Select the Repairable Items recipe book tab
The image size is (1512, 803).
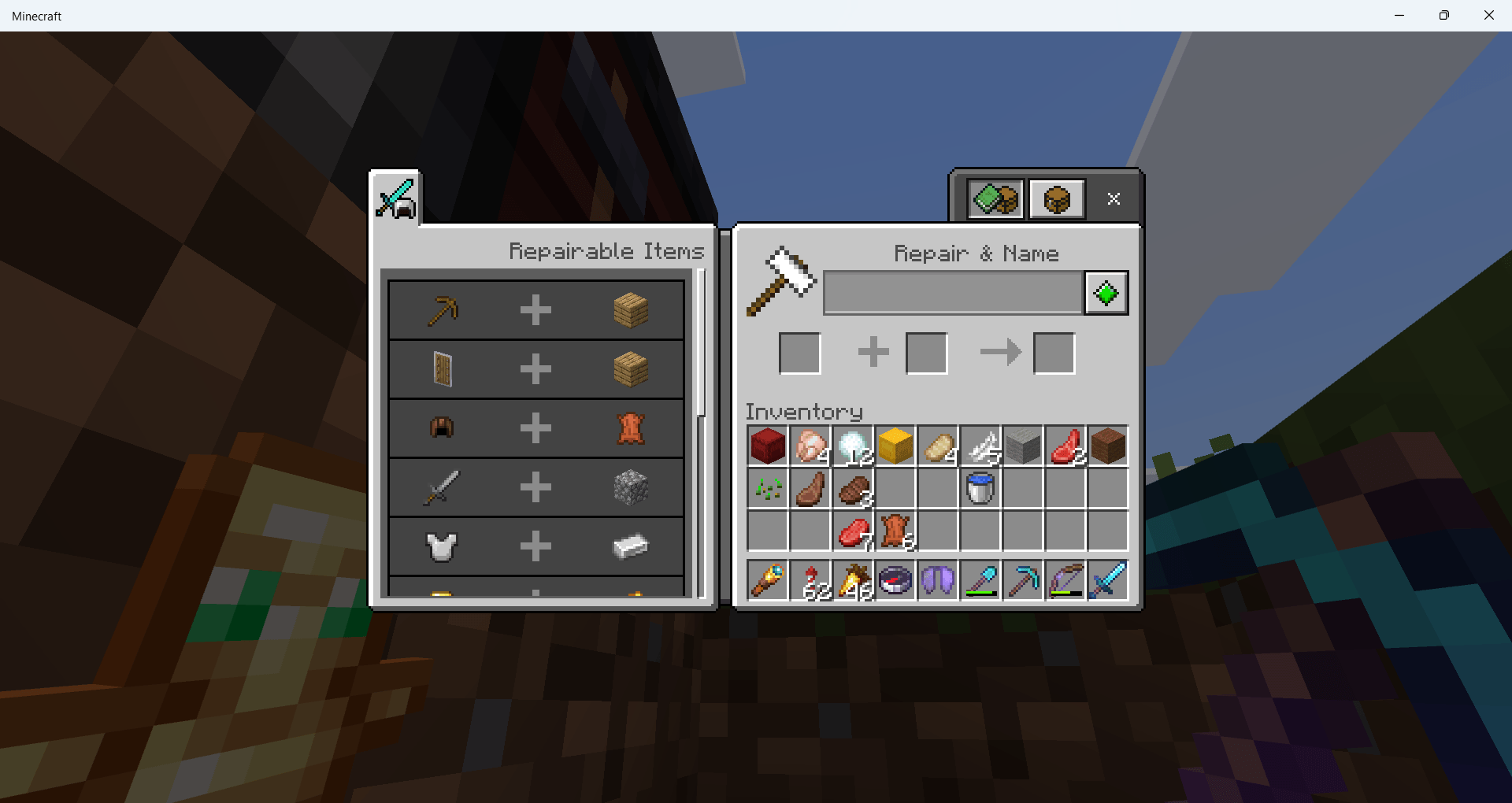[x=395, y=198]
